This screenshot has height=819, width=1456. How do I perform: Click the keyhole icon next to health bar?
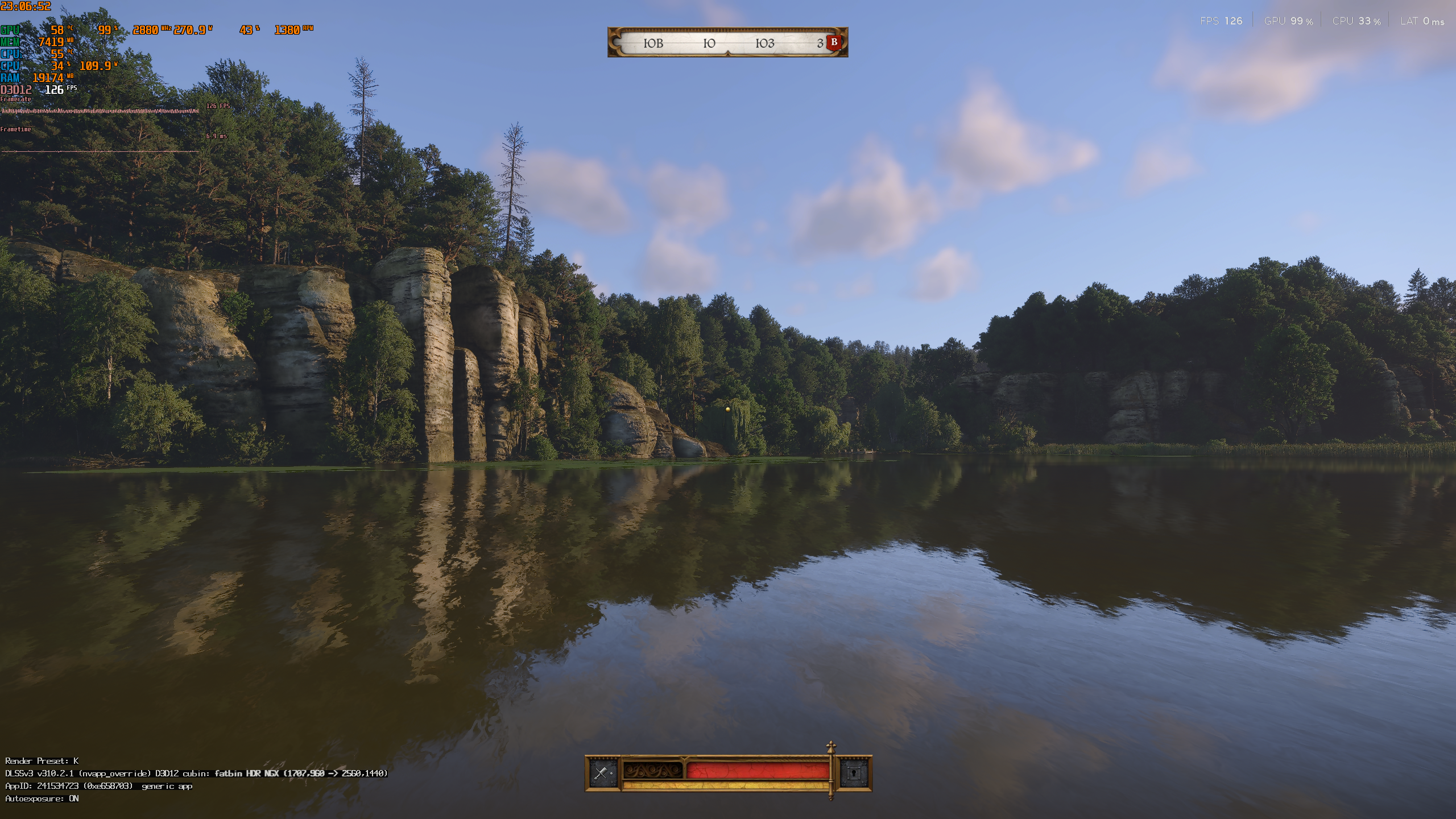854,773
